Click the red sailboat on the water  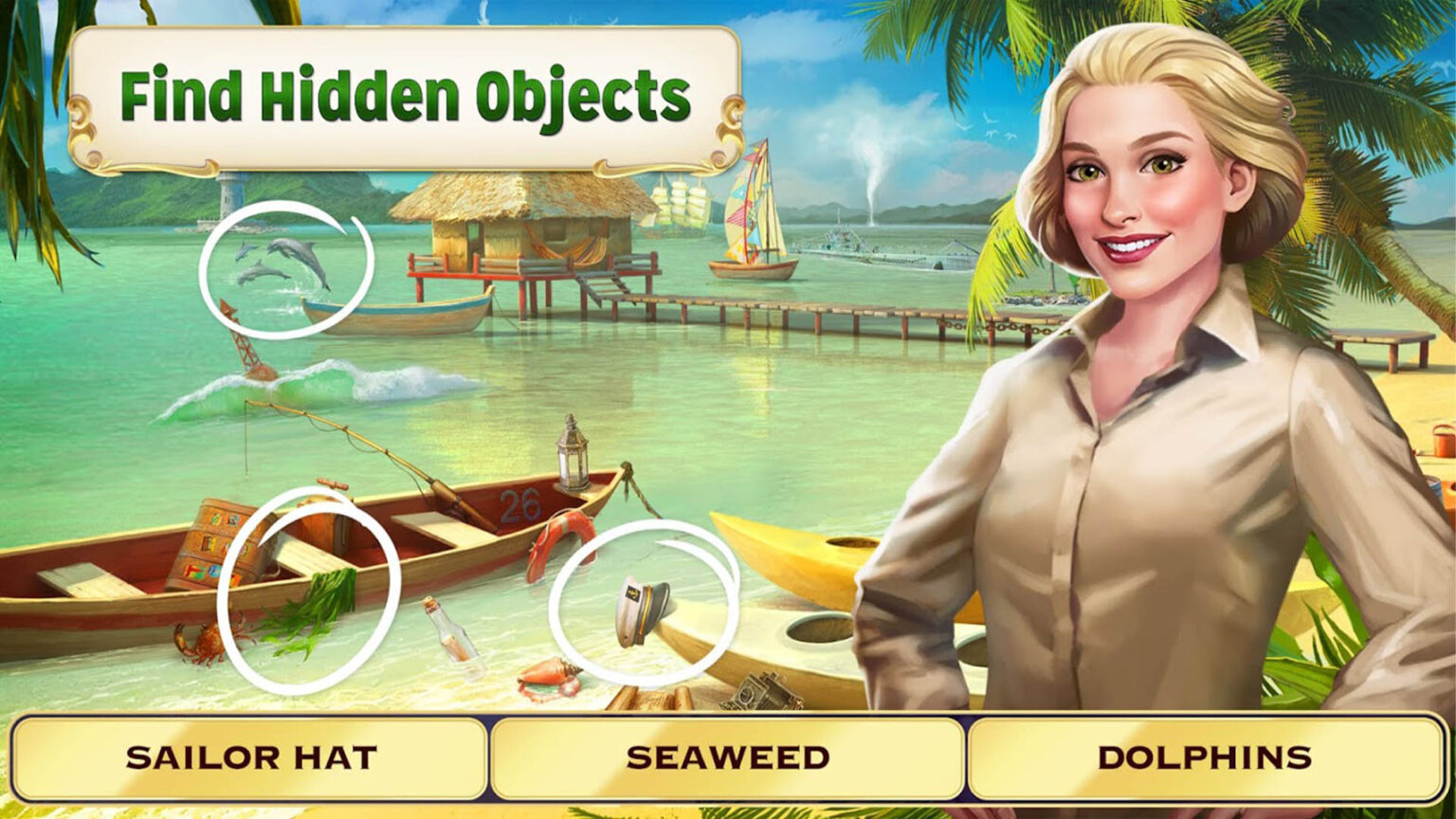(754, 209)
